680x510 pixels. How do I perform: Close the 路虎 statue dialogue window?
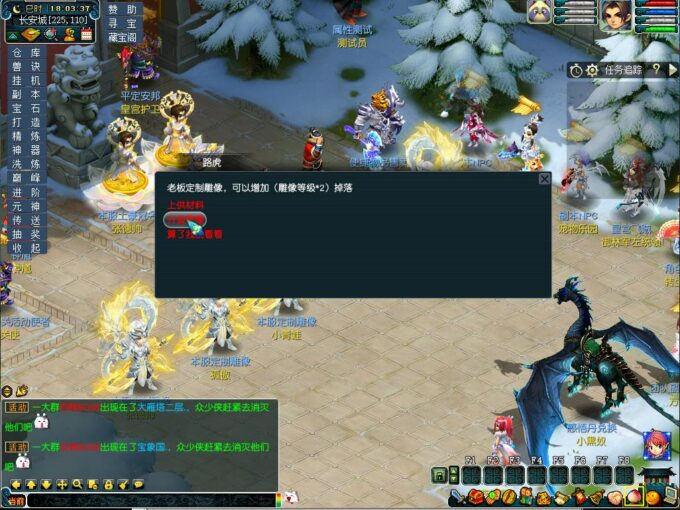pyautogui.click(x=544, y=179)
